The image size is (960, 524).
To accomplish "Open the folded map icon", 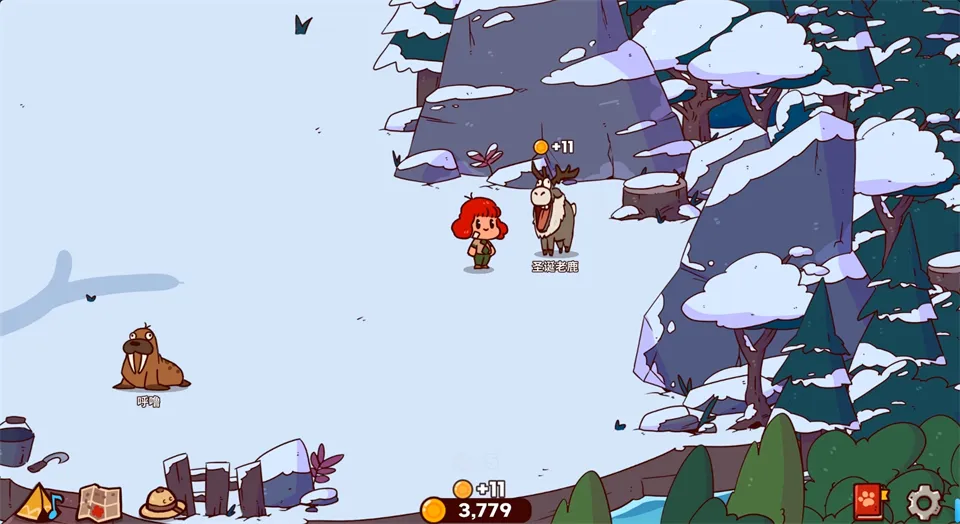I will (x=99, y=502).
